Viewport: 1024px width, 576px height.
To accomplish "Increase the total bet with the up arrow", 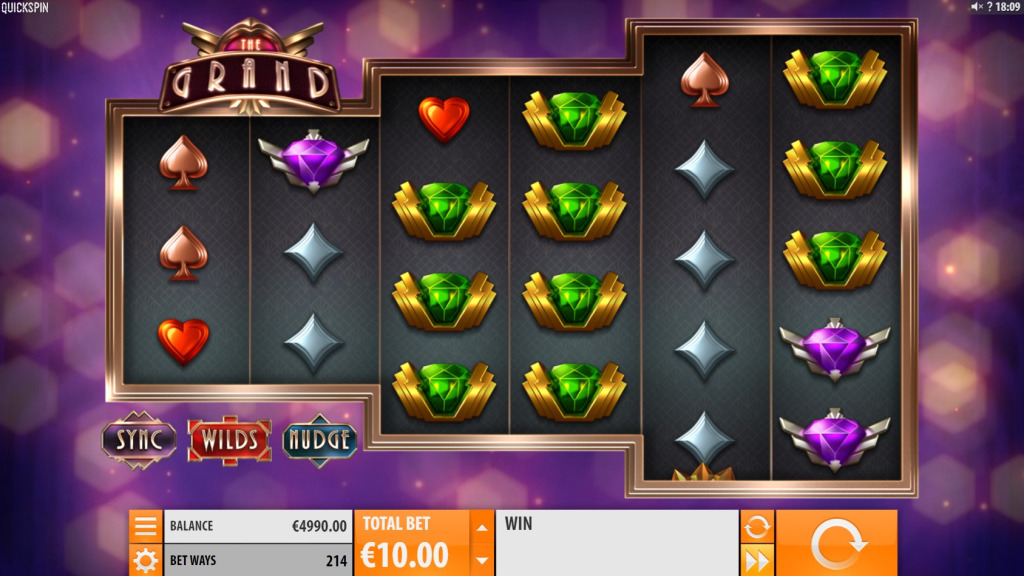I will (x=482, y=527).
